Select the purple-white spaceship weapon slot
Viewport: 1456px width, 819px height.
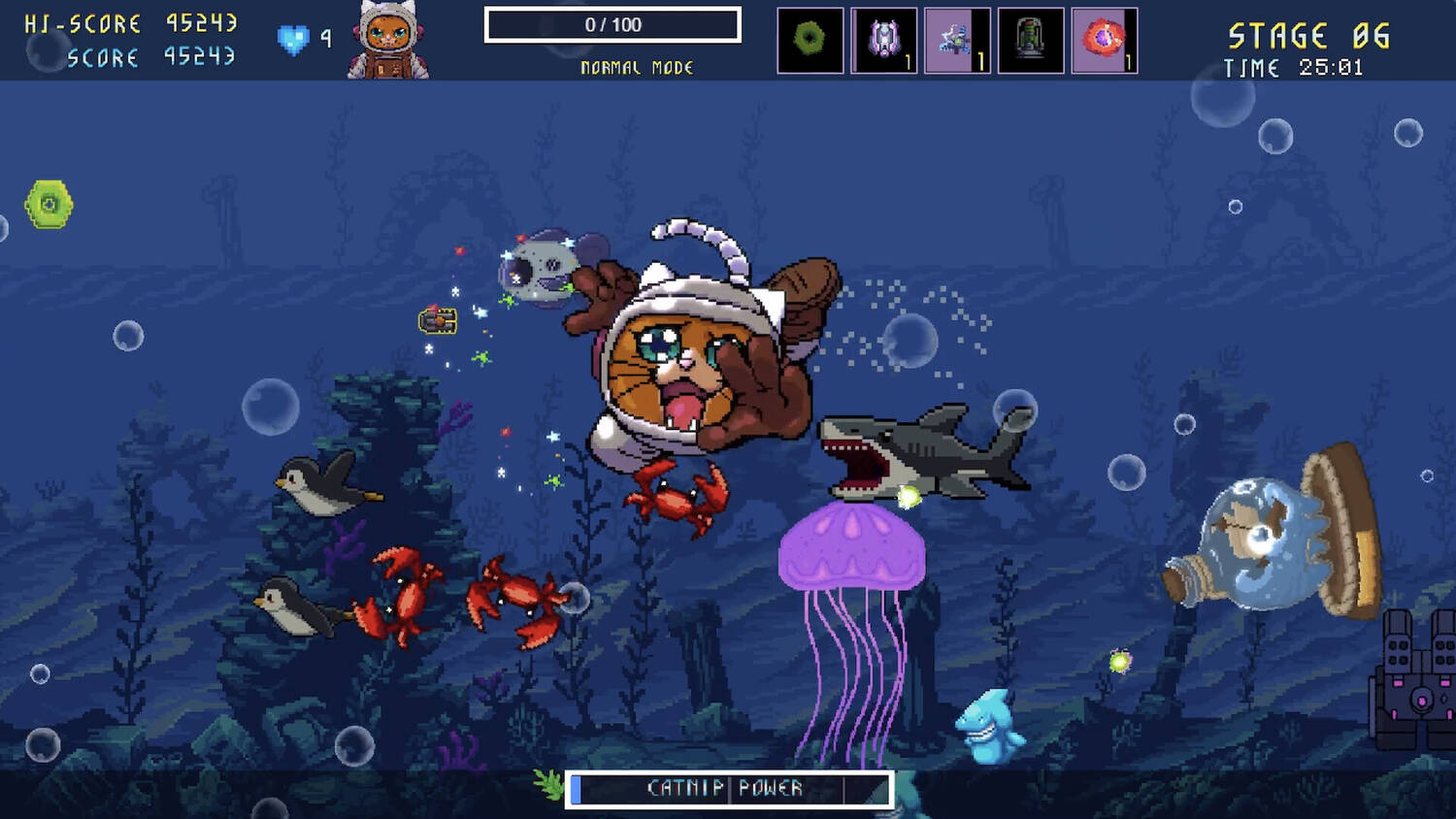pyautogui.click(x=883, y=40)
